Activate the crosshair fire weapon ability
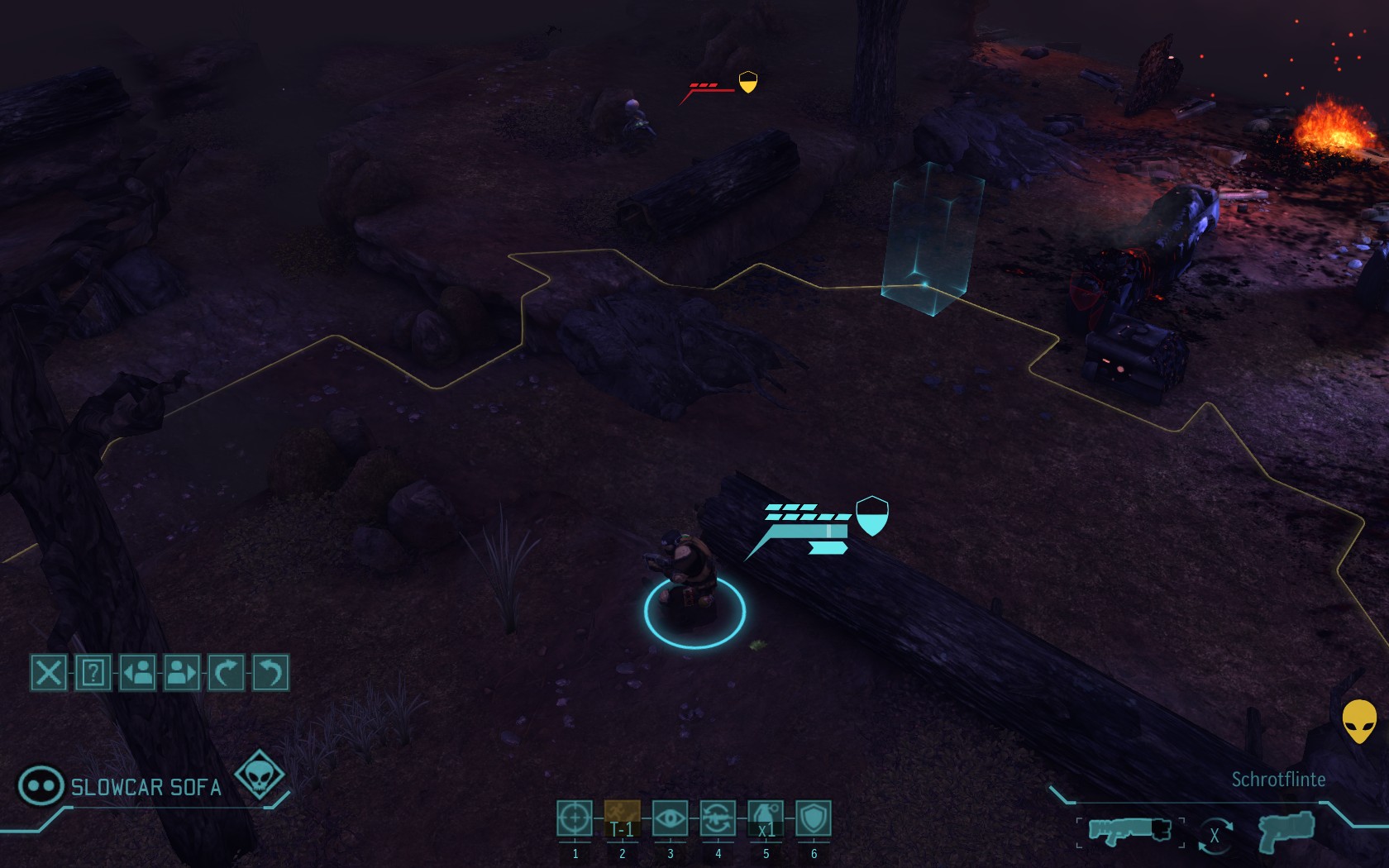 [x=575, y=818]
